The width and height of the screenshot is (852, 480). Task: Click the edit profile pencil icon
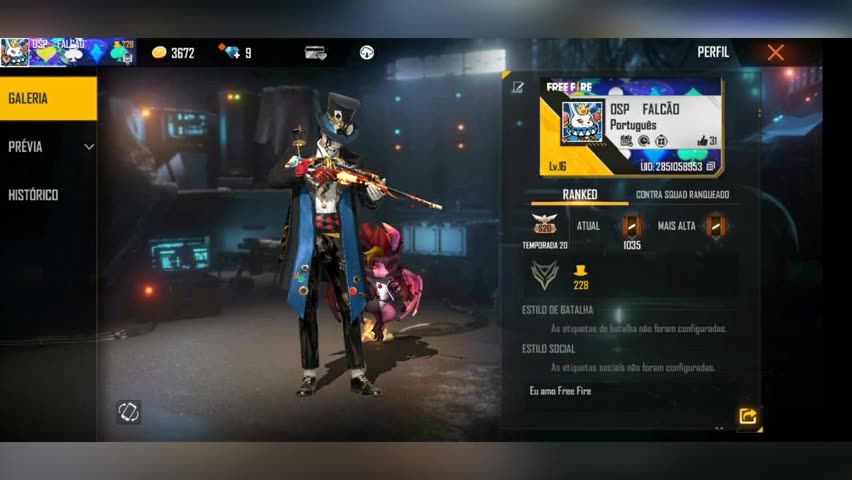[x=518, y=87]
